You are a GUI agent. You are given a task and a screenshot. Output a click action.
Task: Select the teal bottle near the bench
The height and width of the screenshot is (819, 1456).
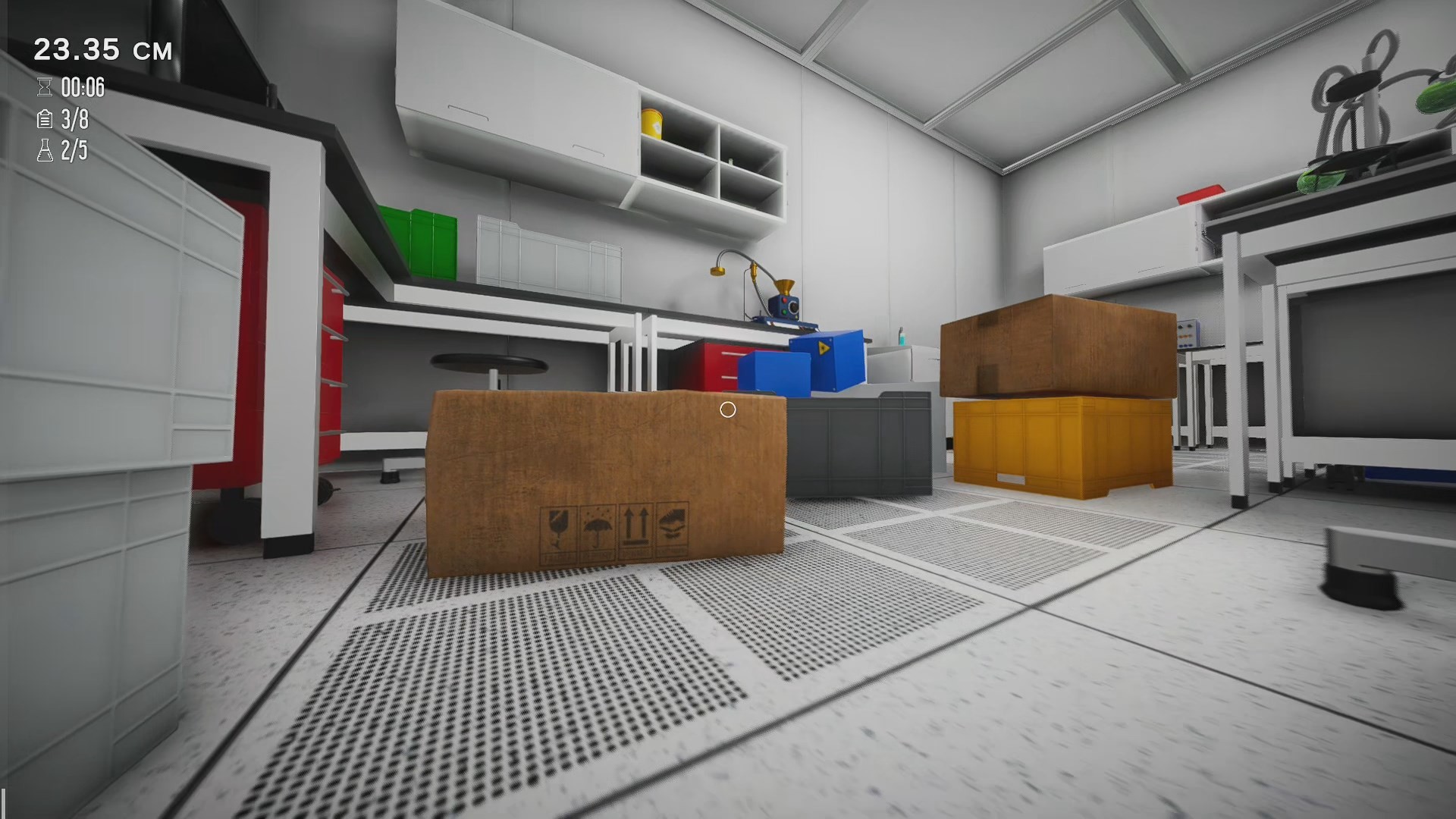(902, 337)
